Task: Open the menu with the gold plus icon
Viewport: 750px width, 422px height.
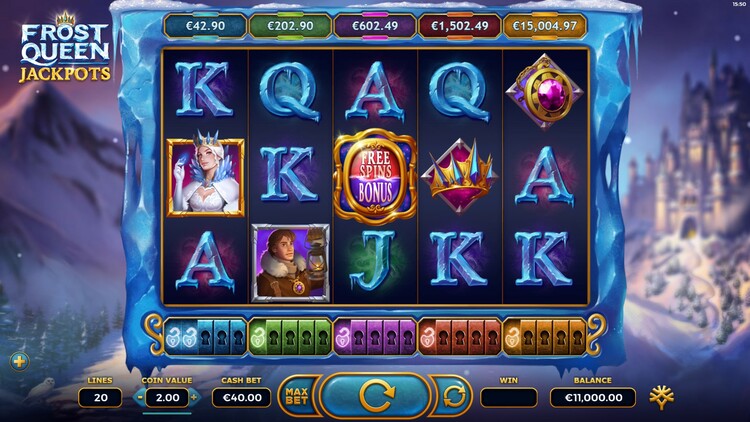Action: [19, 361]
